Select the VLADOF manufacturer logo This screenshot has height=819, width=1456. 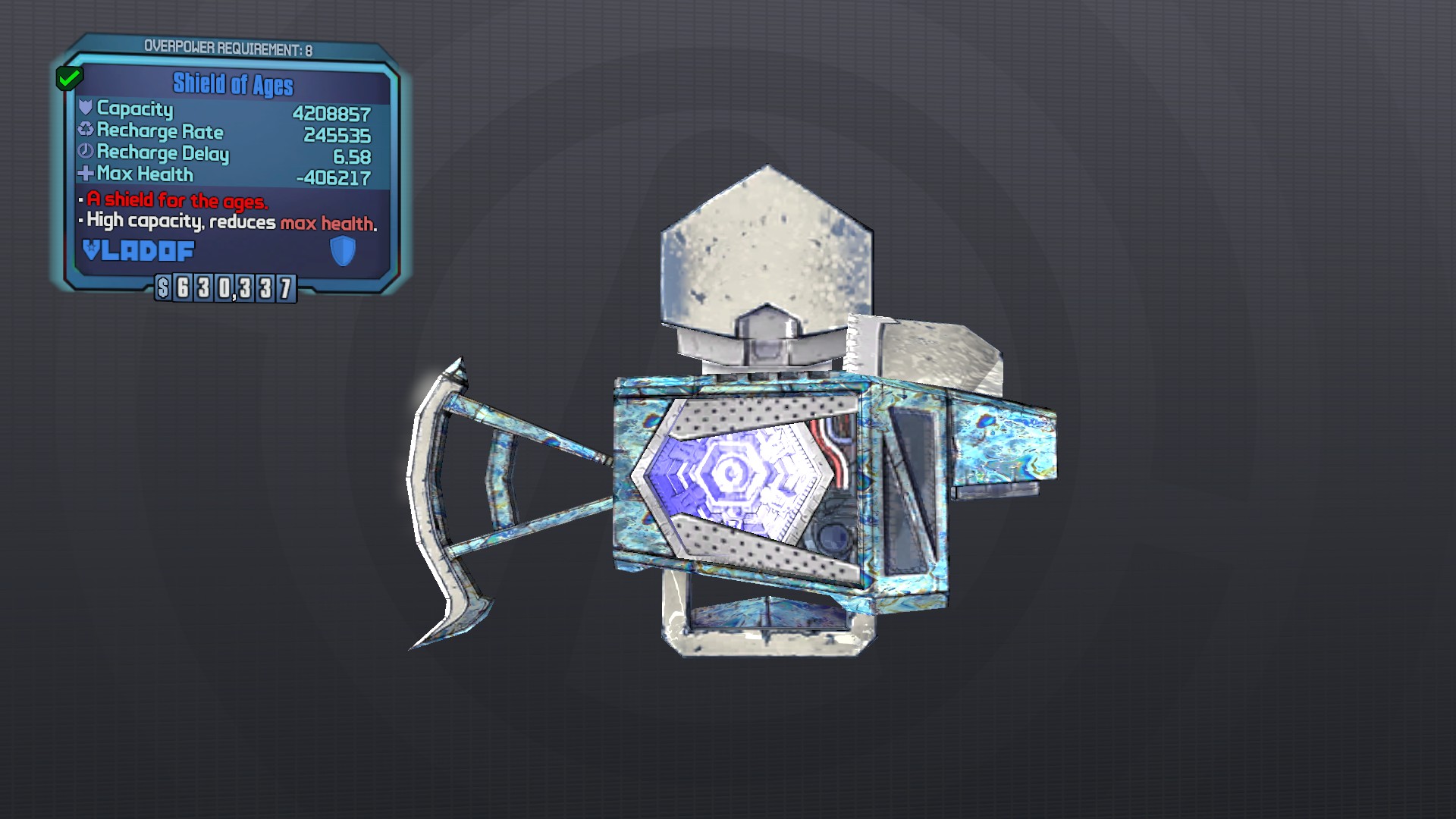coord(138,250)
